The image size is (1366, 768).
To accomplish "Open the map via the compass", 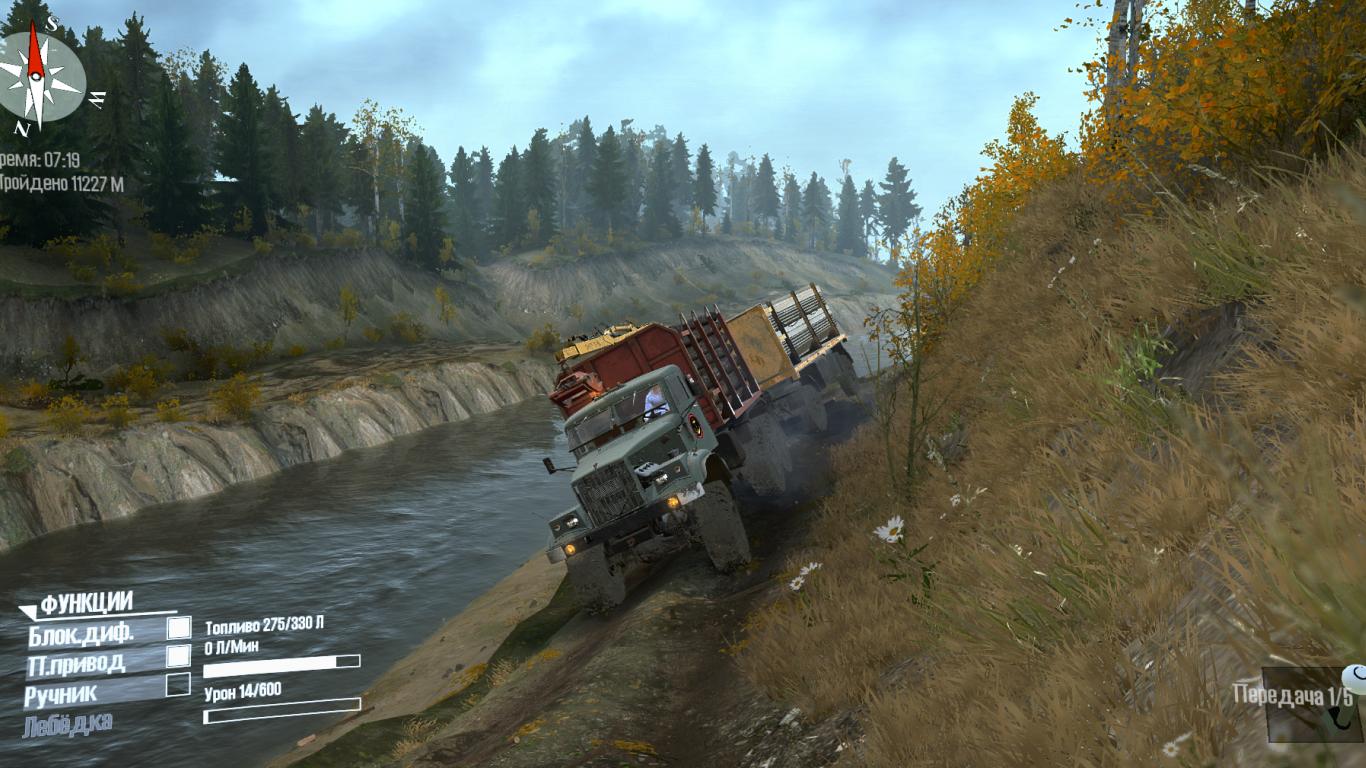I will point(40,76).
